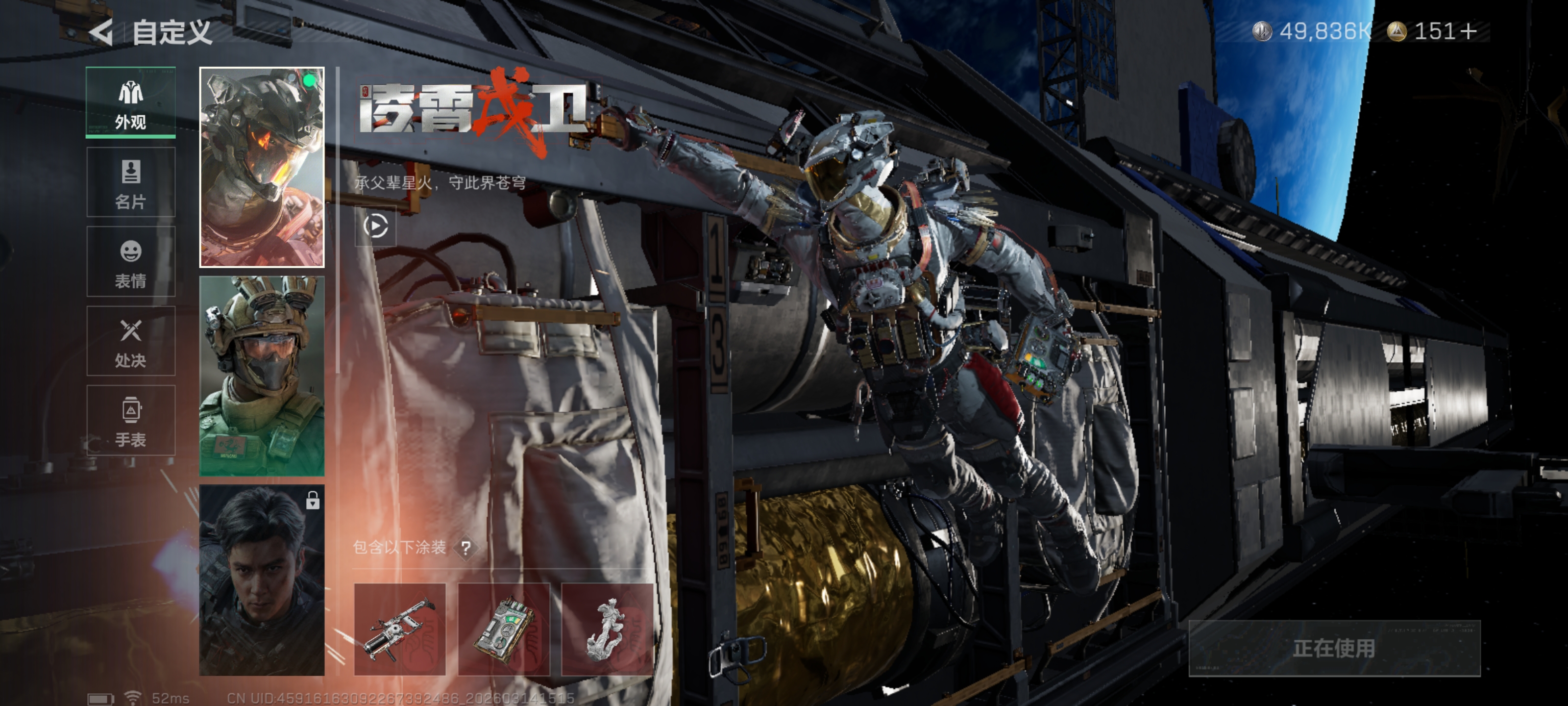Switch to the 处决 execution tab

131,341
